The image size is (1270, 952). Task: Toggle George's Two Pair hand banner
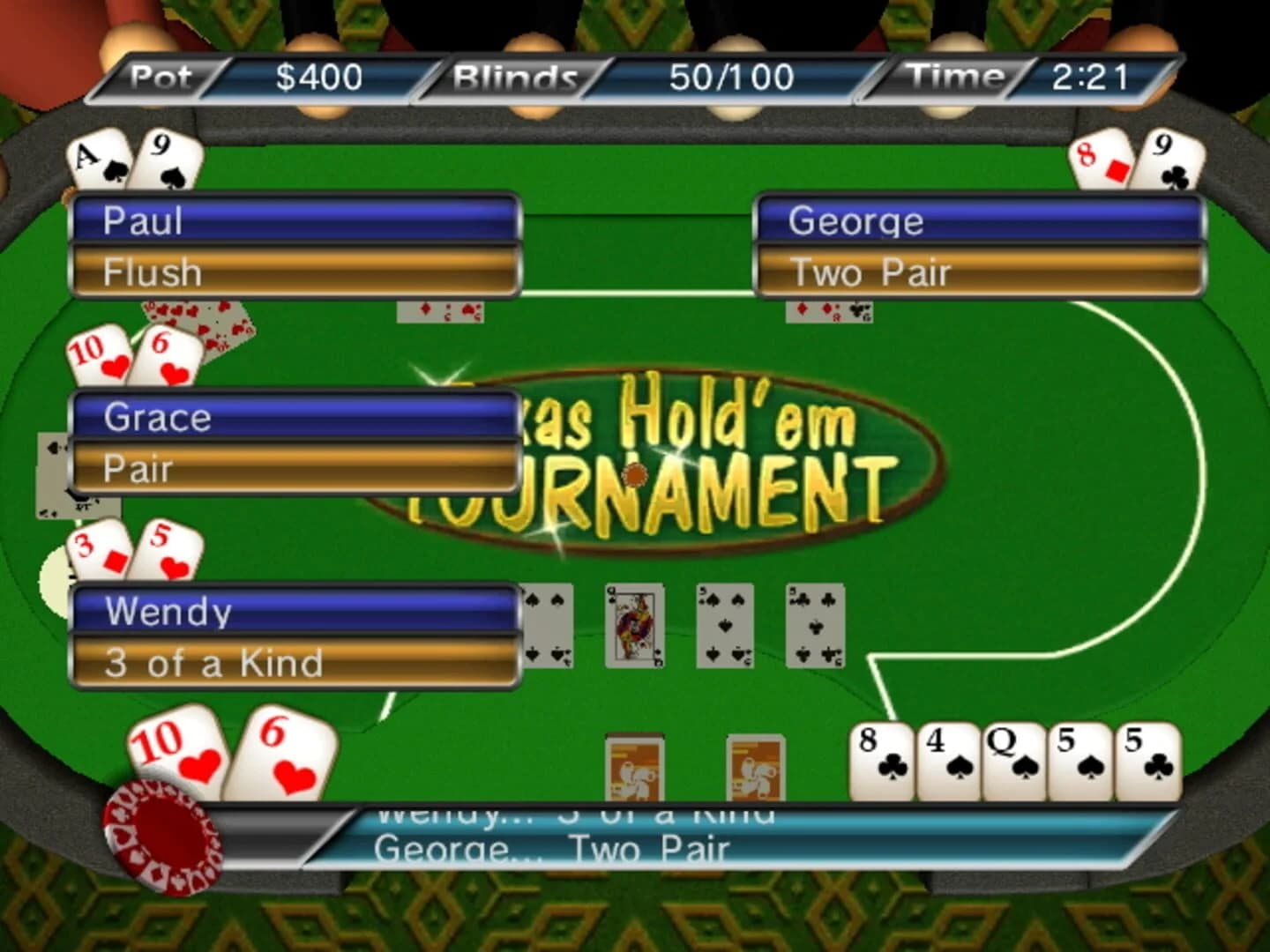click(977, 271)
